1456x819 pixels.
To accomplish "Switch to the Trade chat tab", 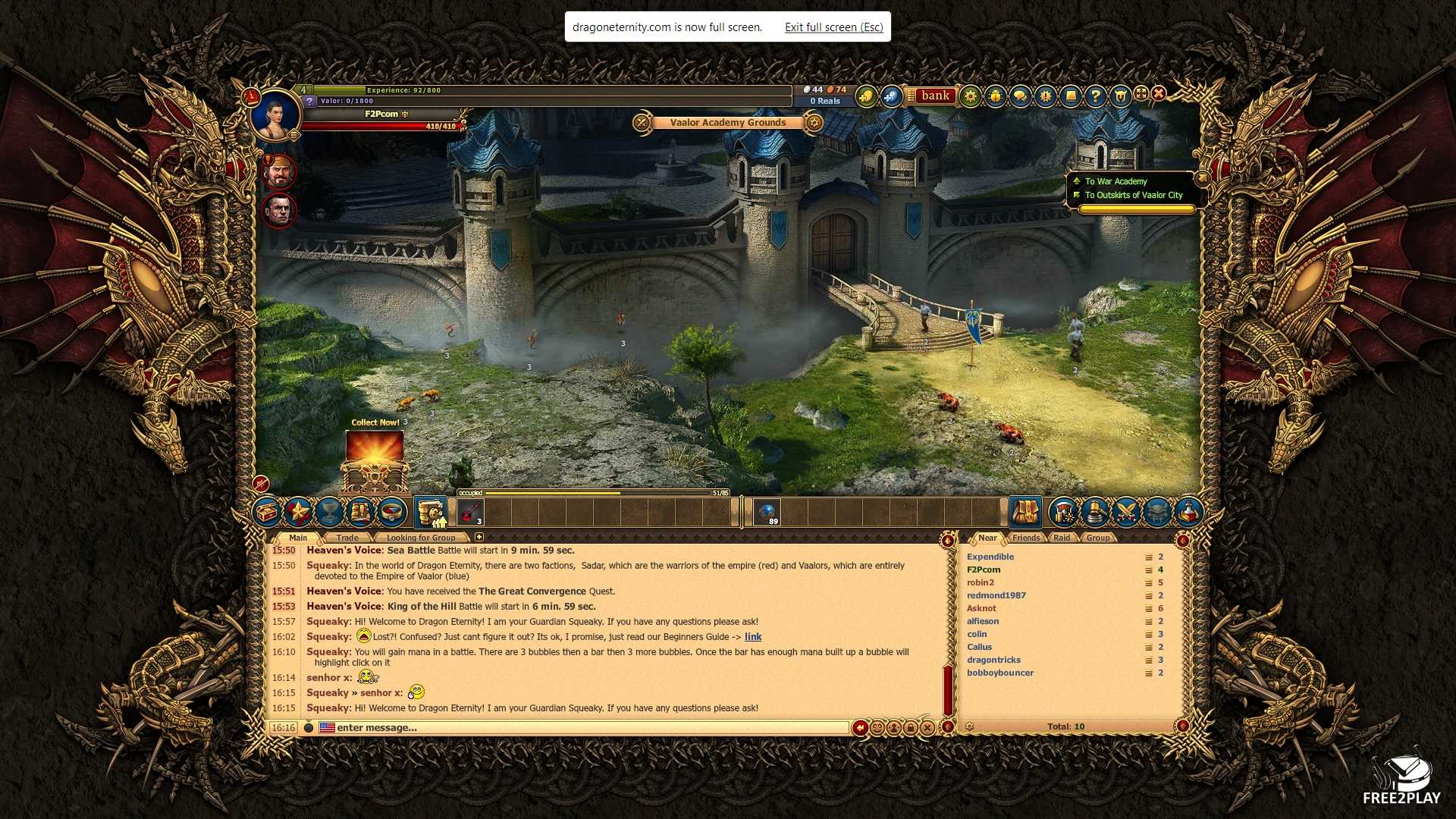I will (x=347, y=538).
